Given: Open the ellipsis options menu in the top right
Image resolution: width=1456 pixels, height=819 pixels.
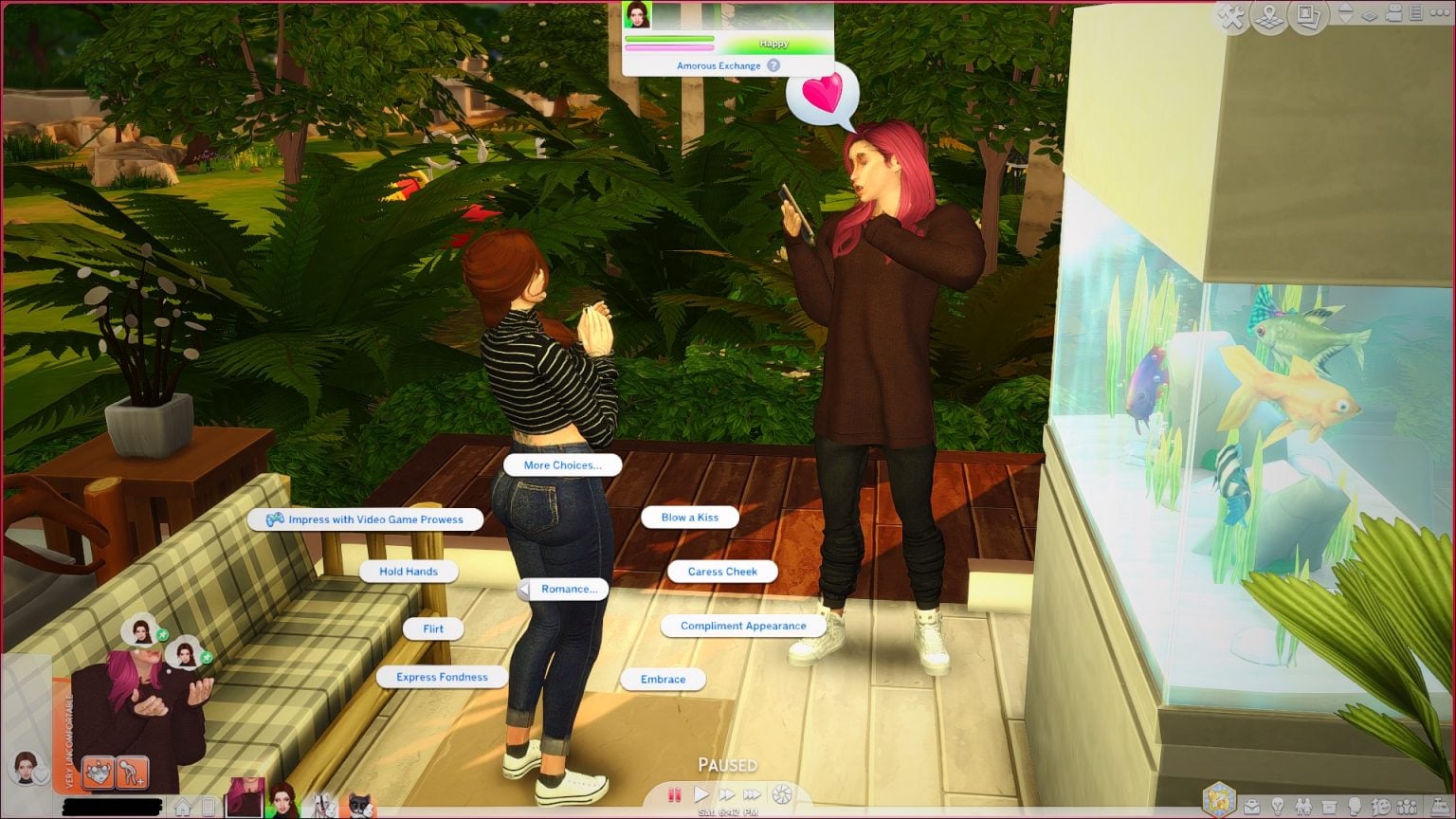Looking at the screenshot, I should (1441, 12).
